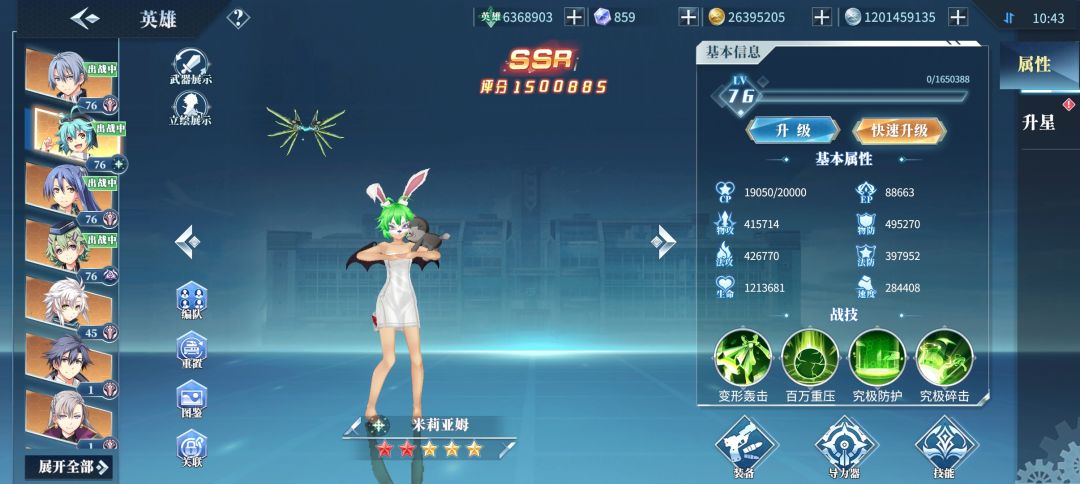Show the next hero with right arrow

tap(663, 240)
